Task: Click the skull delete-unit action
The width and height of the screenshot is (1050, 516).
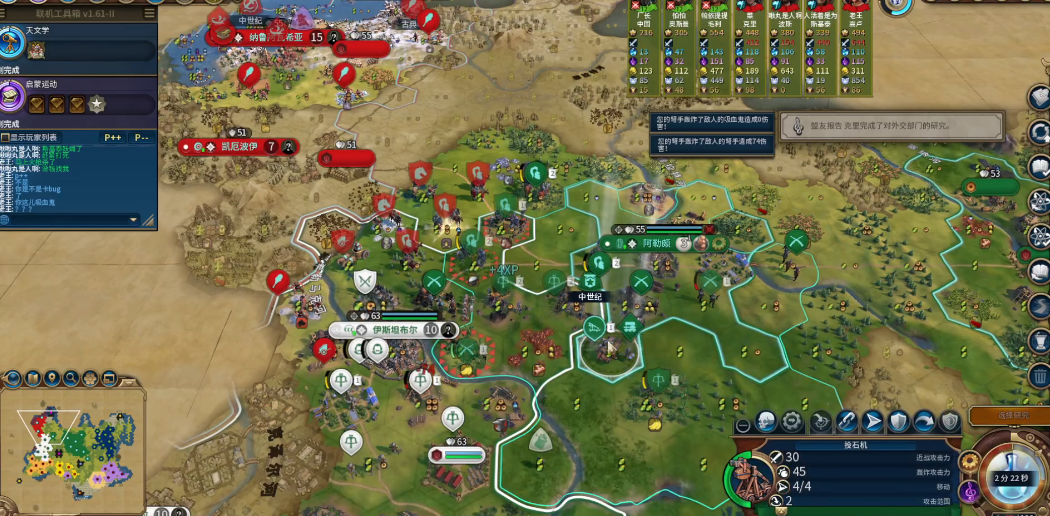Action: (767, 421)
